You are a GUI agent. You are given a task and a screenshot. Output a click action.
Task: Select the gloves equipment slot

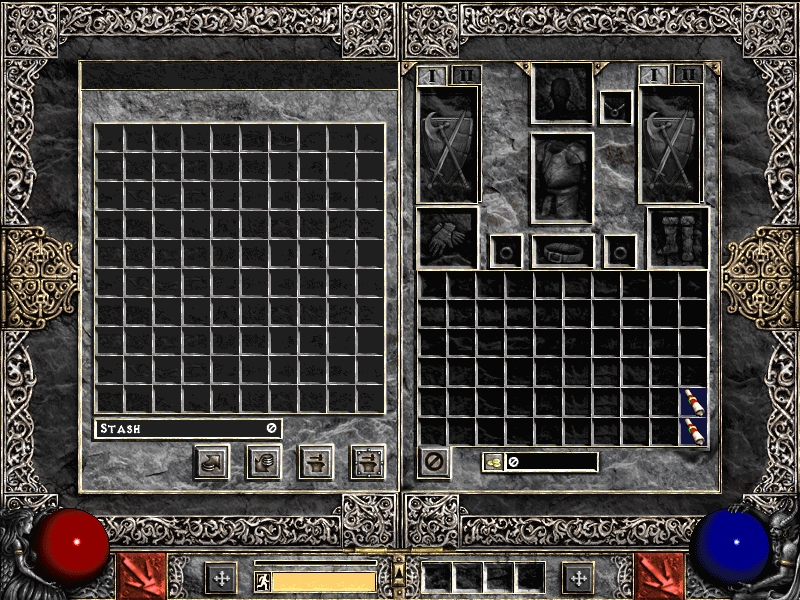(448, 238)
